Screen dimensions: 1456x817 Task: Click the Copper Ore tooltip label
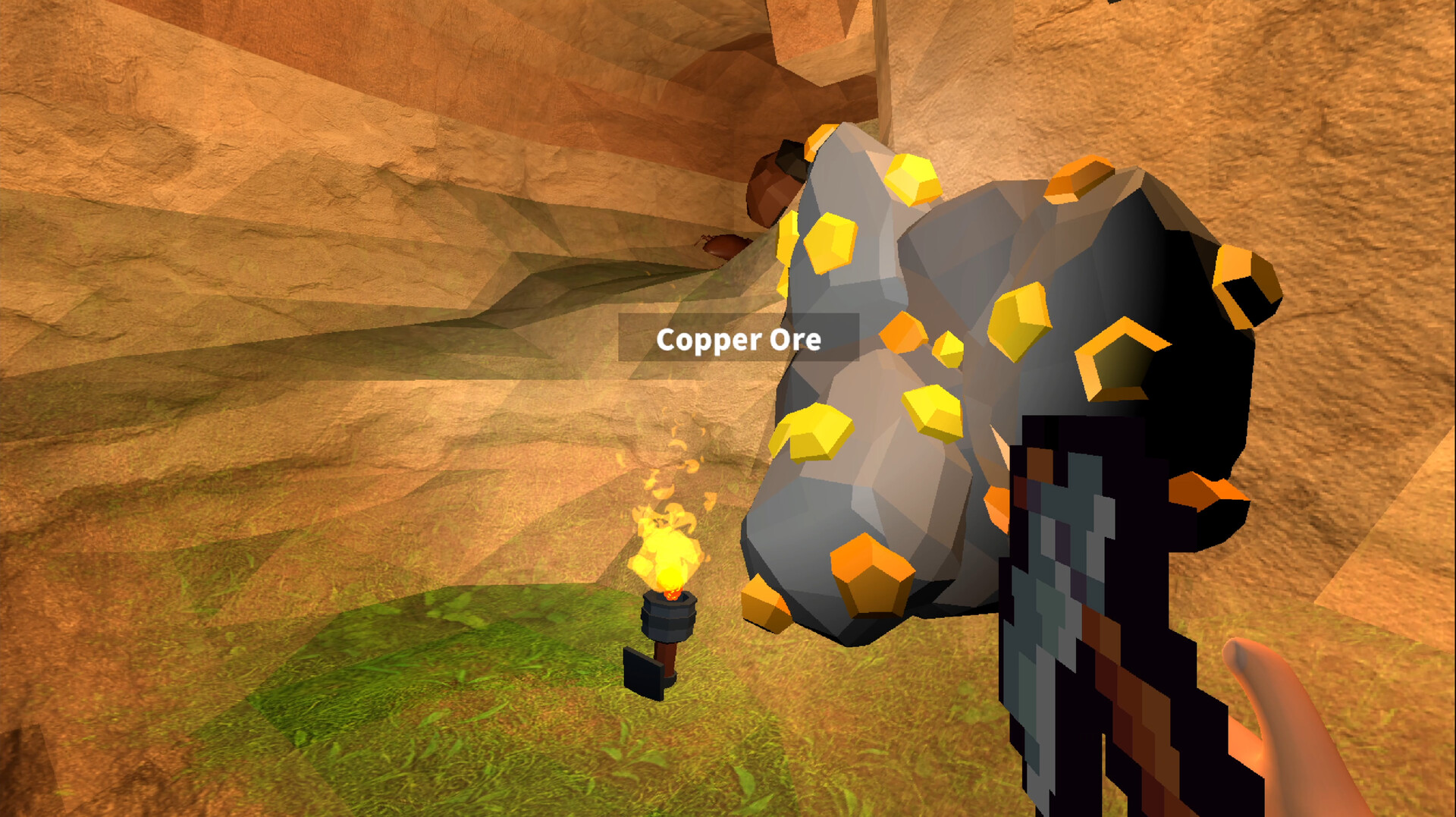click(739, 341)
